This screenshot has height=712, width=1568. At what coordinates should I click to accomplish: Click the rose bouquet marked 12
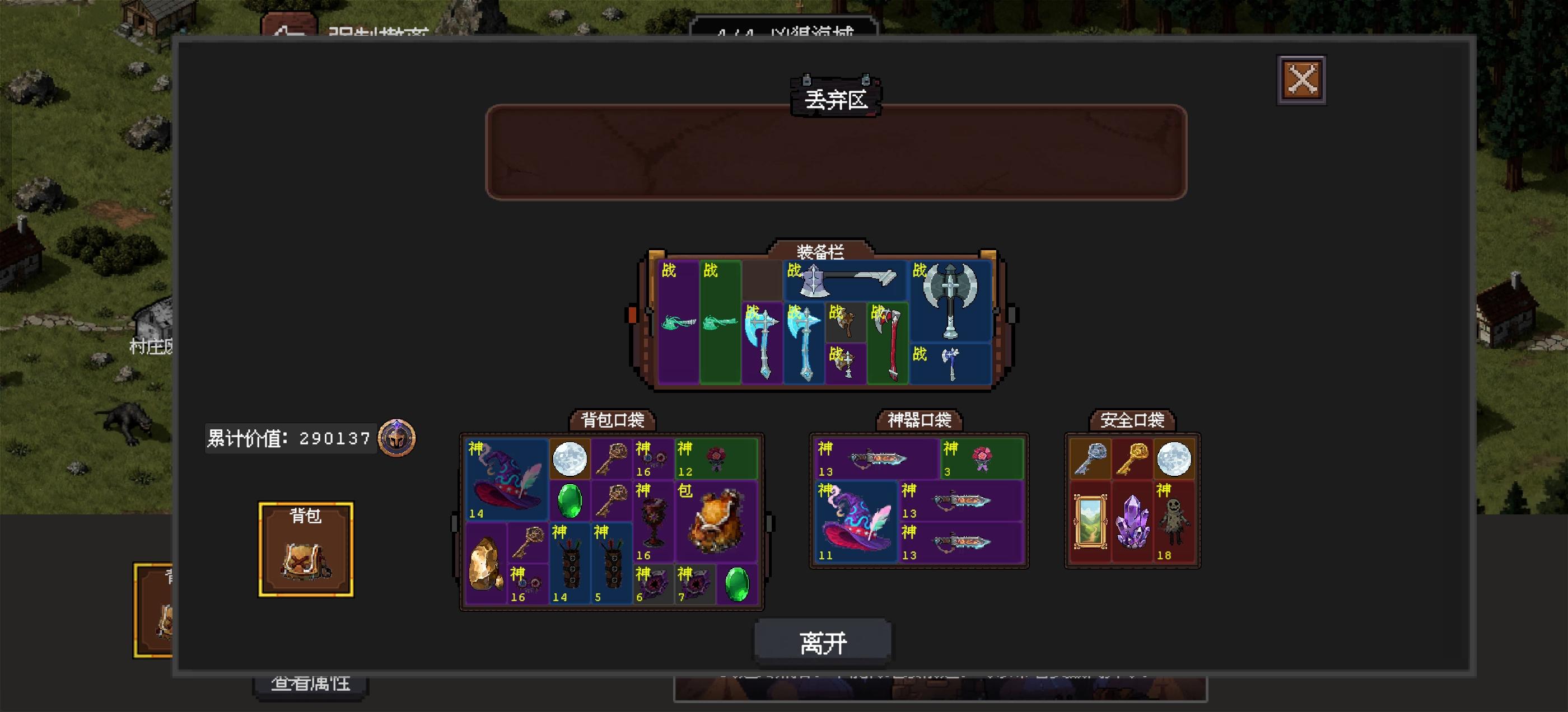717,458
